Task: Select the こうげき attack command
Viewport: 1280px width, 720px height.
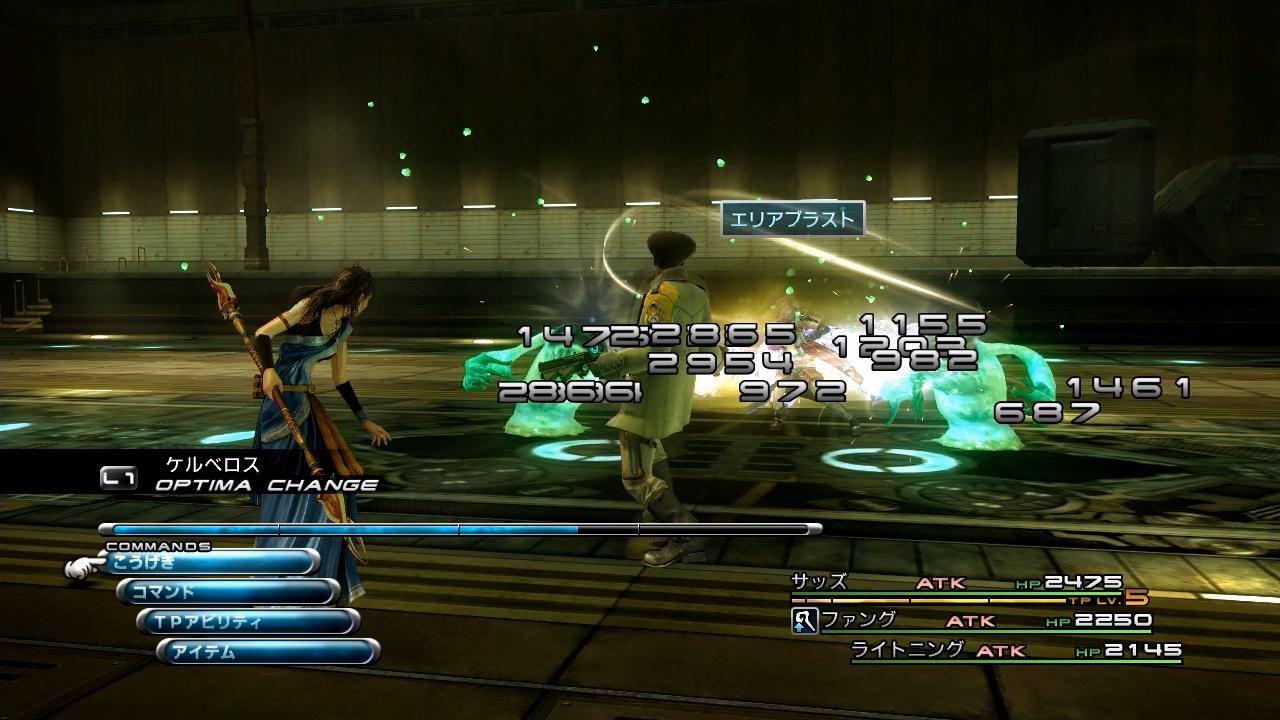Action: tap(210, 563)
